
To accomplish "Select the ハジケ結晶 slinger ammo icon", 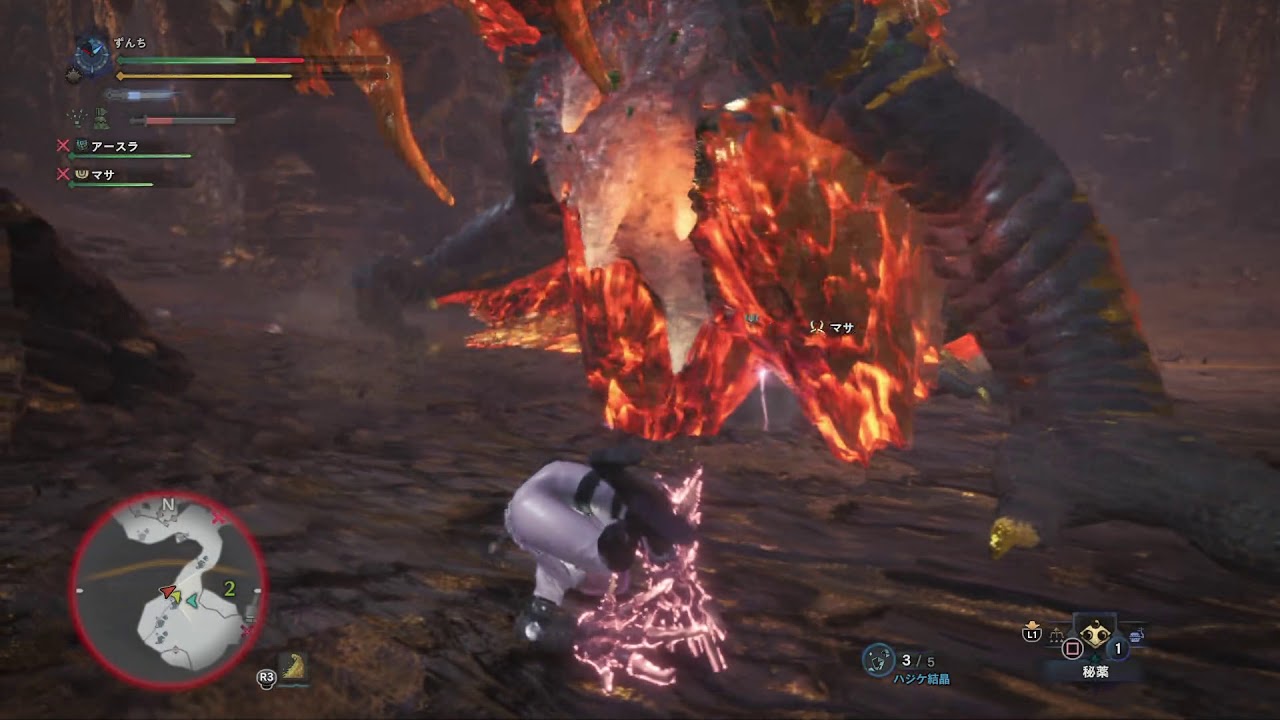I will coord(878,659).
